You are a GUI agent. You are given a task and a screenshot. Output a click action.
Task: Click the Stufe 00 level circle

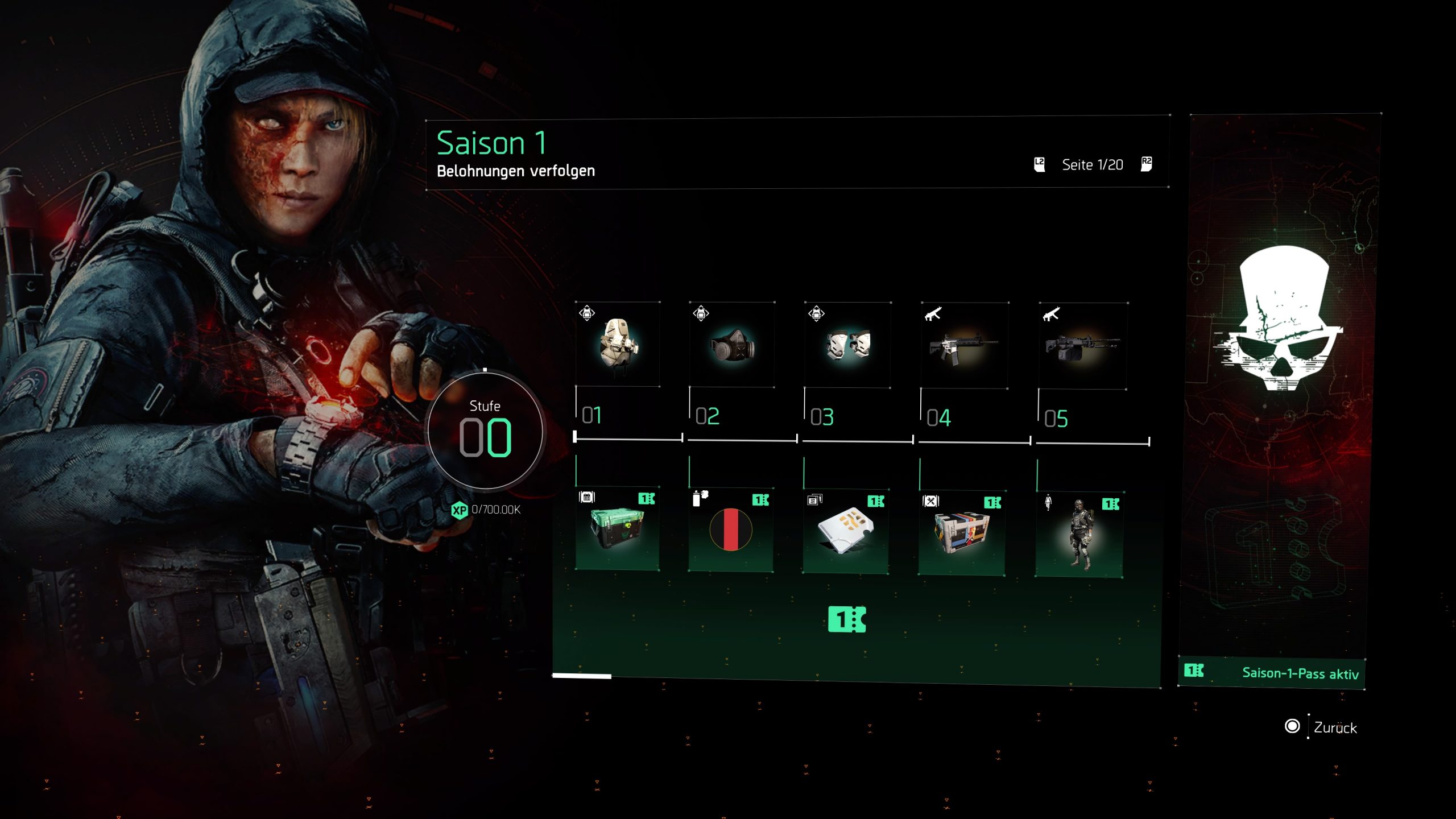[x=485, y=431]
